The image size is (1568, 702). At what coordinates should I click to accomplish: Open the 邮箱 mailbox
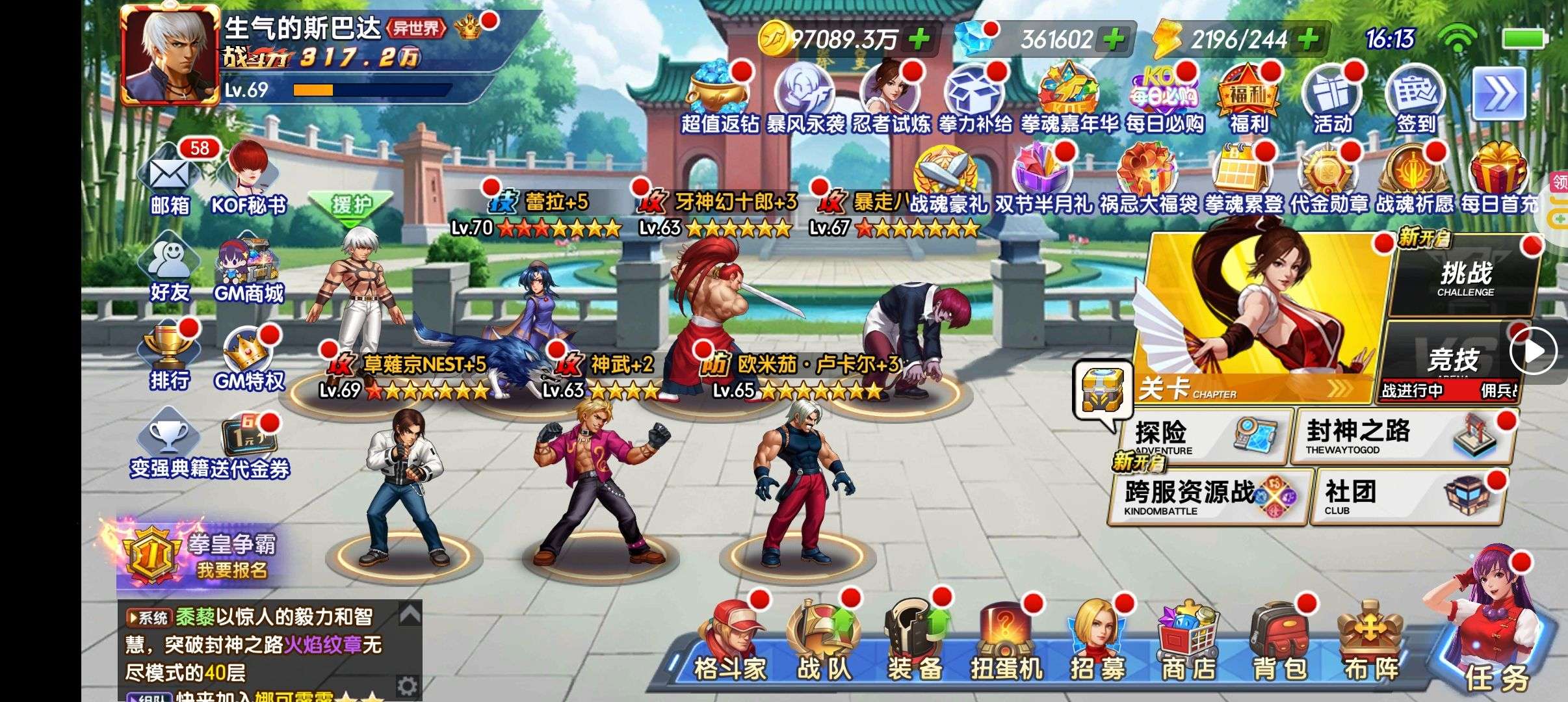coord(169,179)
